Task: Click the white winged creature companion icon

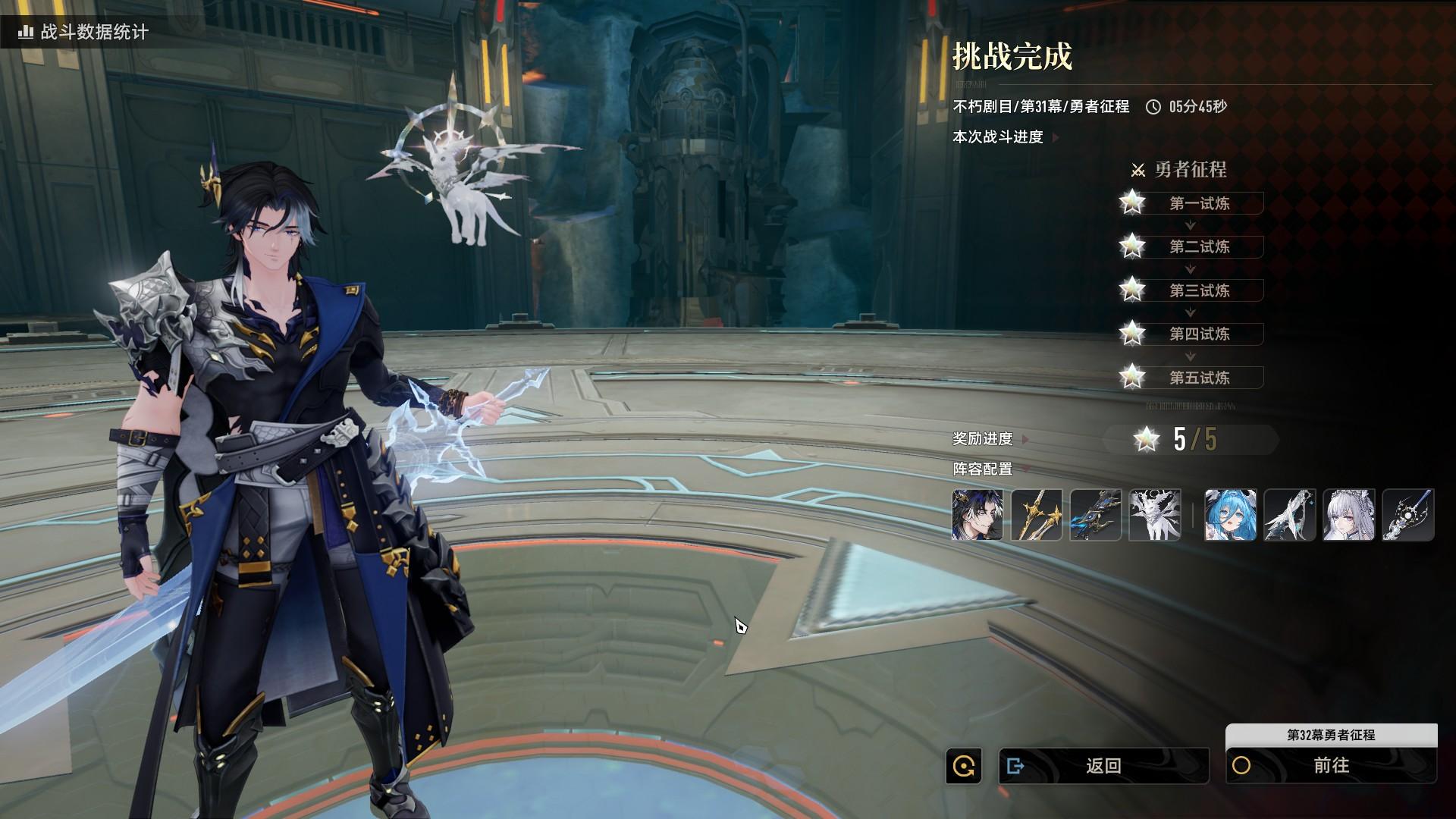Action: point(1155,515)
